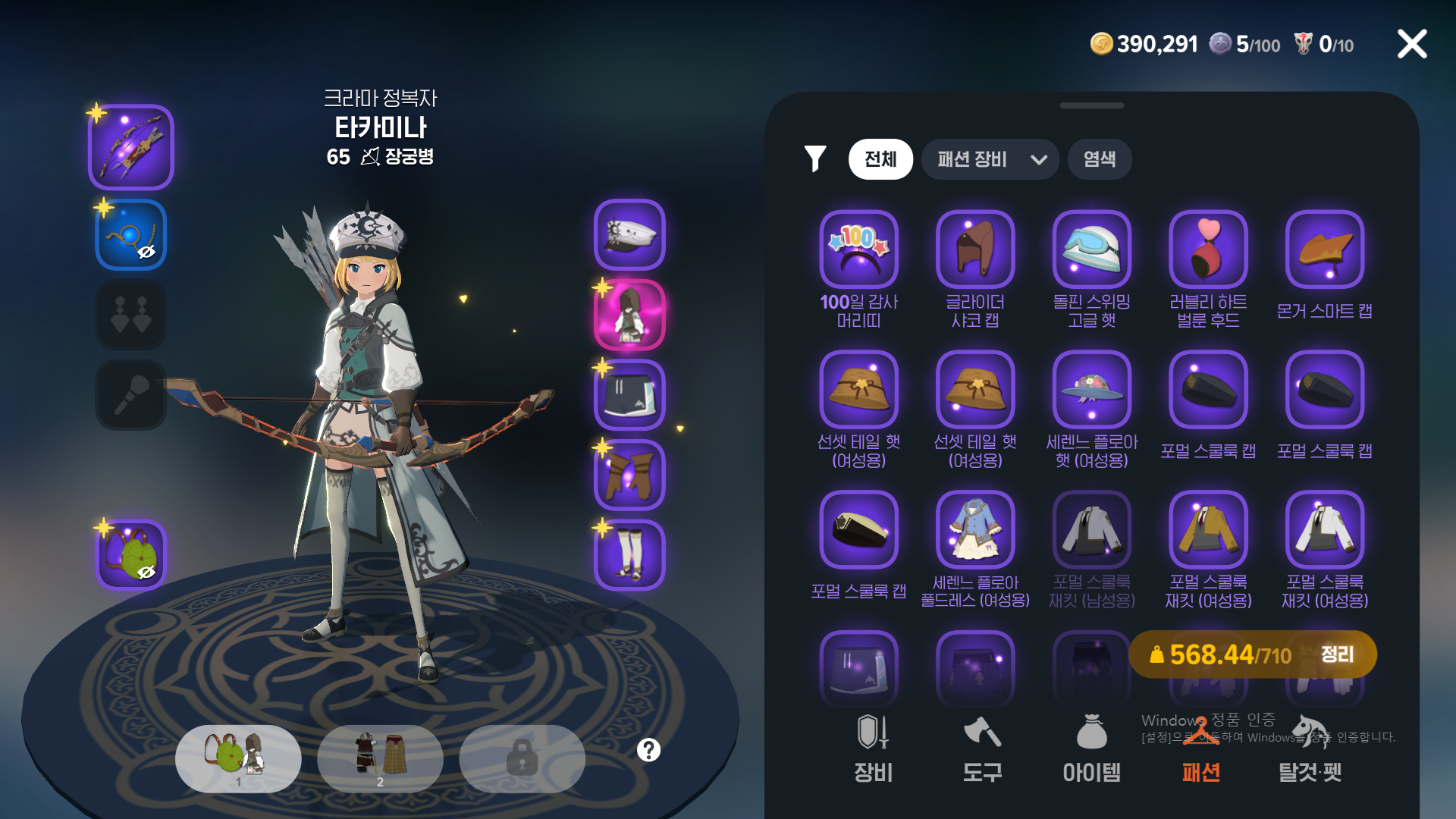Select the 러블리 하트 벌룬 후드

(x=1208, y=249)
